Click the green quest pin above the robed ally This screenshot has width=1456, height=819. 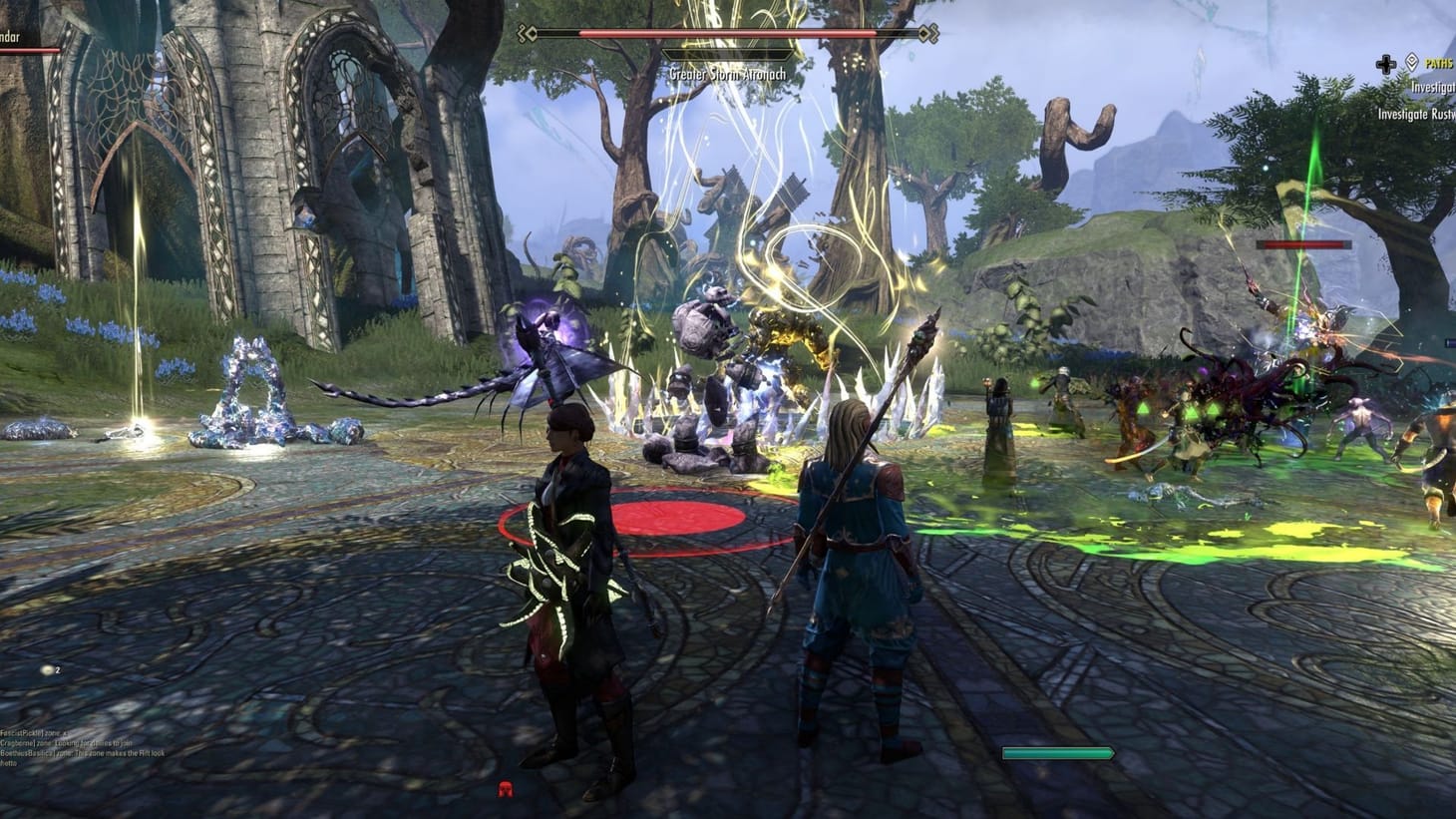(x=1035, y=382)
